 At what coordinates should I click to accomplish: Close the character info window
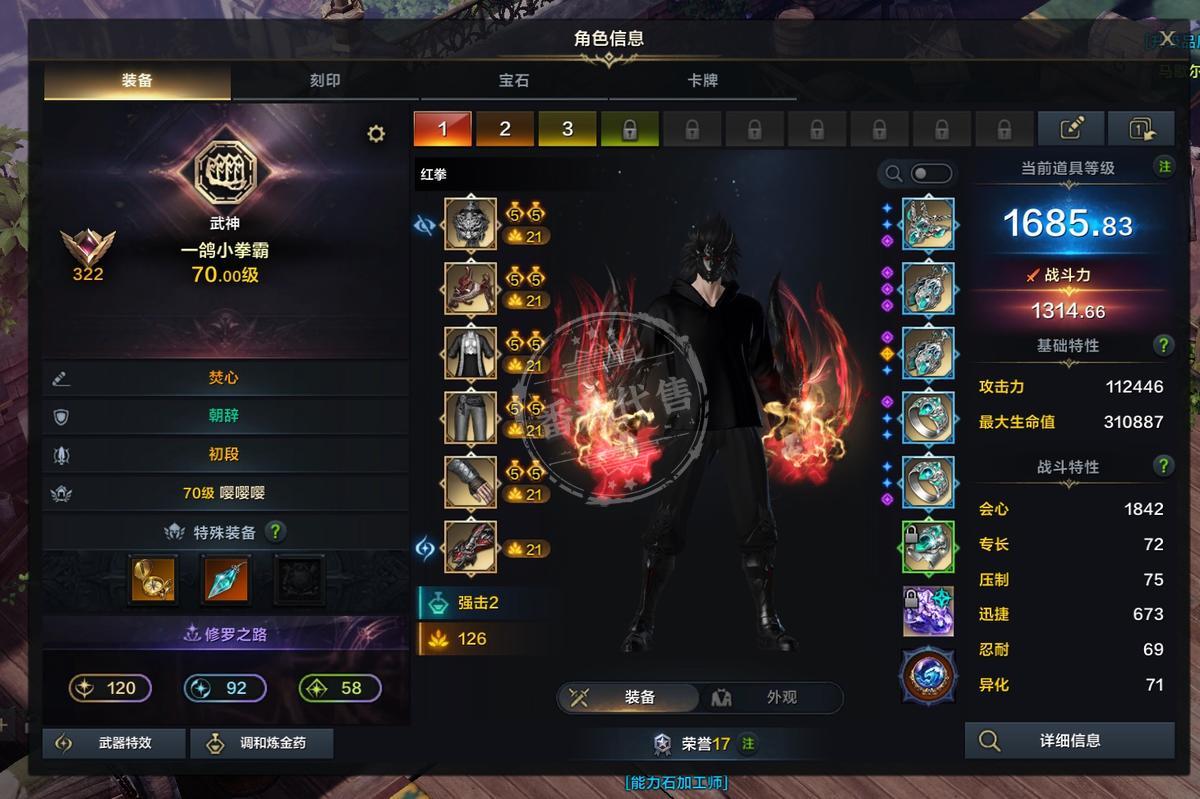click(x=1167, y=38)
